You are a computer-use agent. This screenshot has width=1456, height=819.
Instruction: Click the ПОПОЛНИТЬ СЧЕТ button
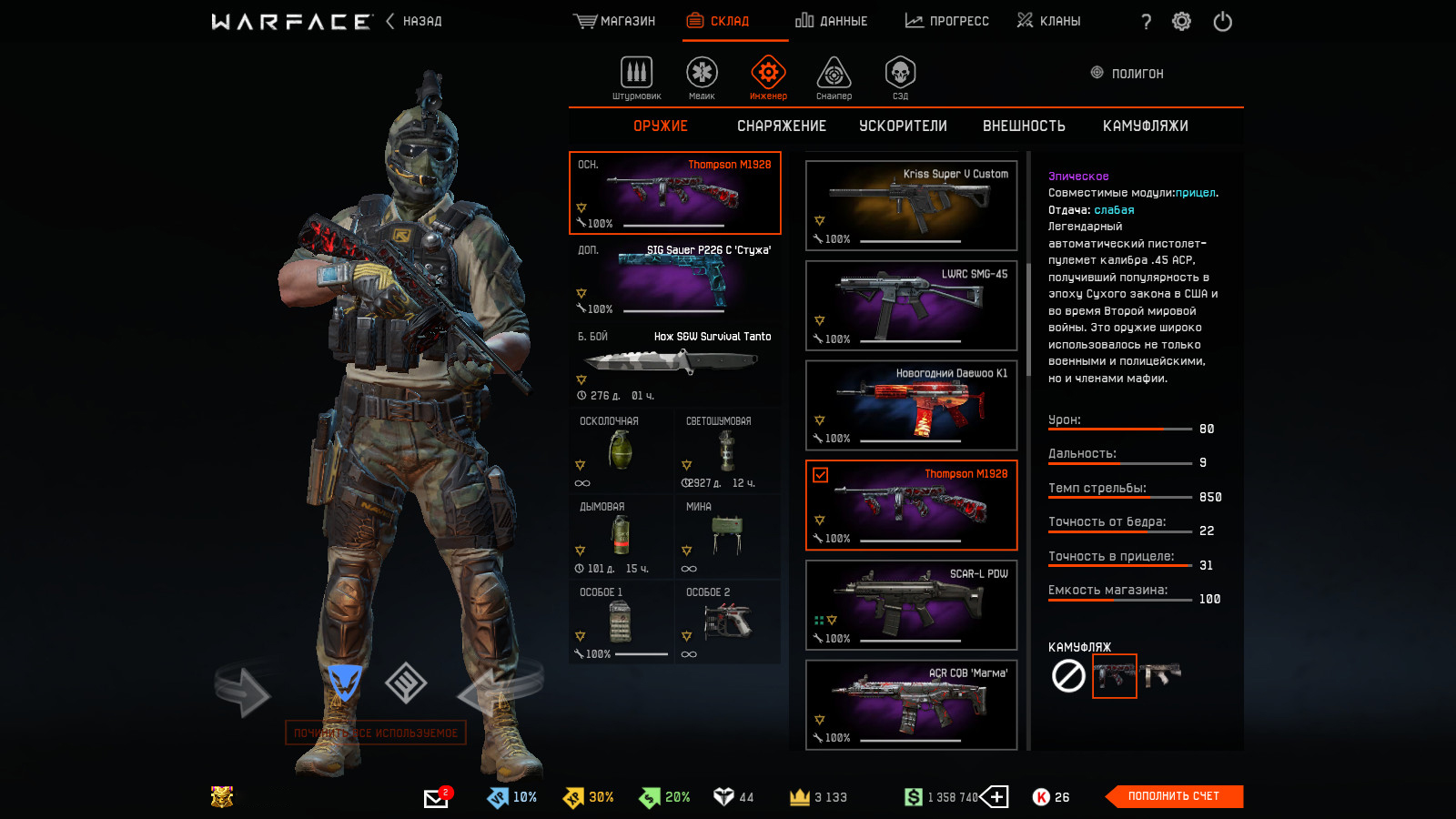[x=1173, y=796]
